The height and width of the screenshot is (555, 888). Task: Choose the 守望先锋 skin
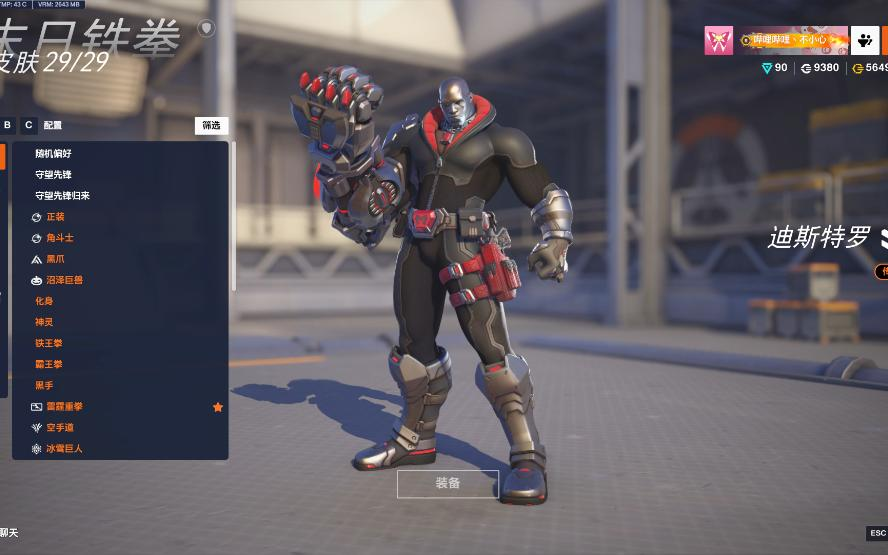click(x=53, y=175)
